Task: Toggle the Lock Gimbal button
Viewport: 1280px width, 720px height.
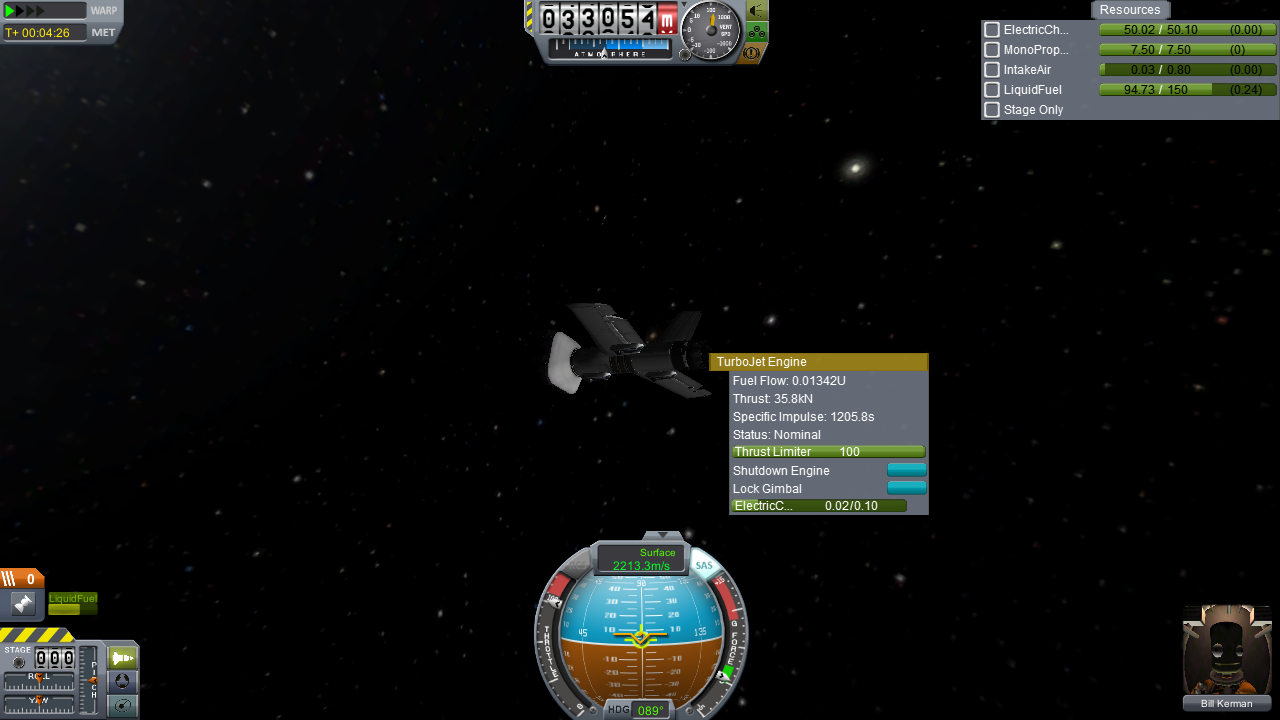Action: (906, 488)
